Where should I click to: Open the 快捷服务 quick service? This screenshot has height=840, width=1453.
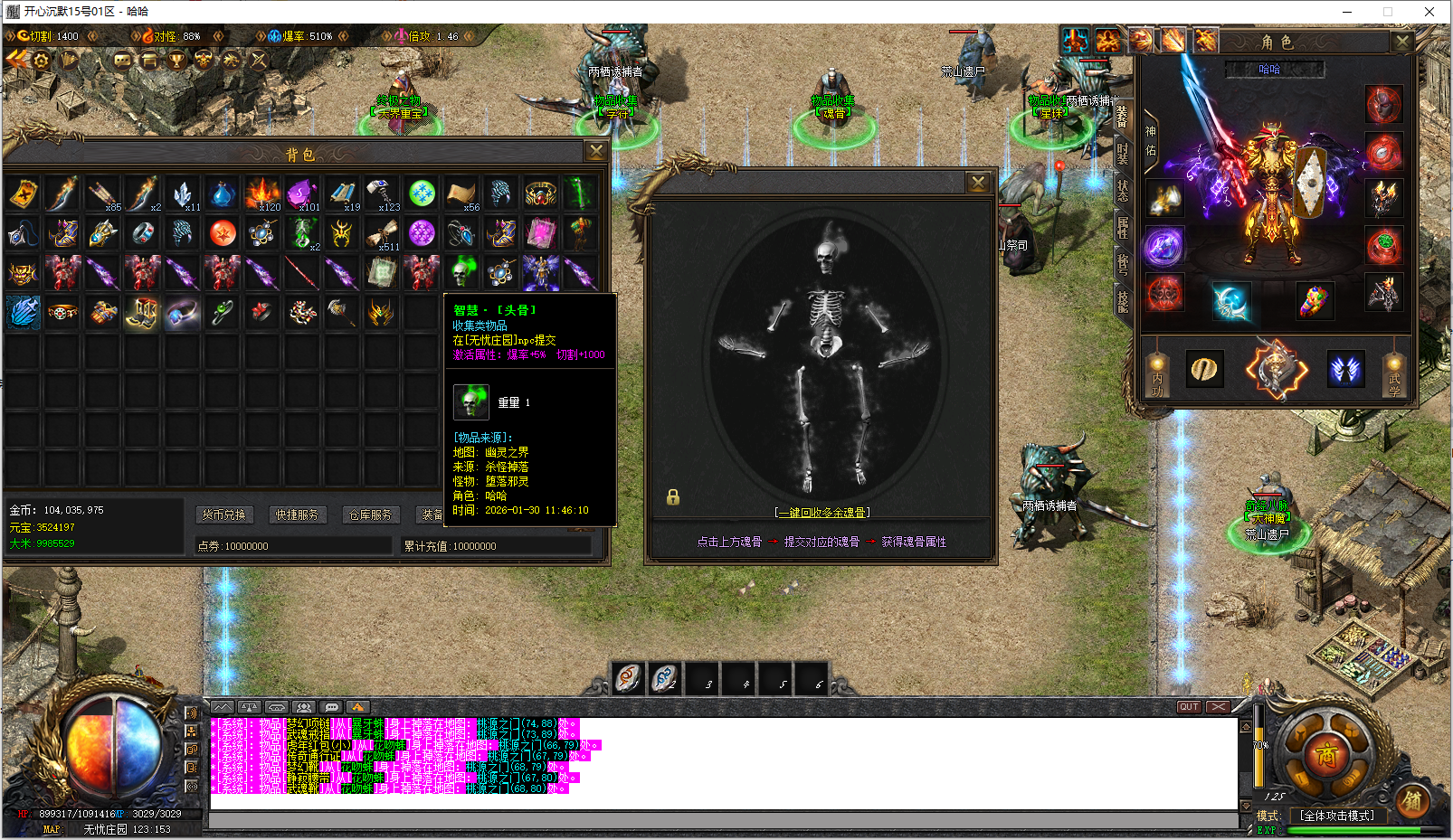(298, 514)
